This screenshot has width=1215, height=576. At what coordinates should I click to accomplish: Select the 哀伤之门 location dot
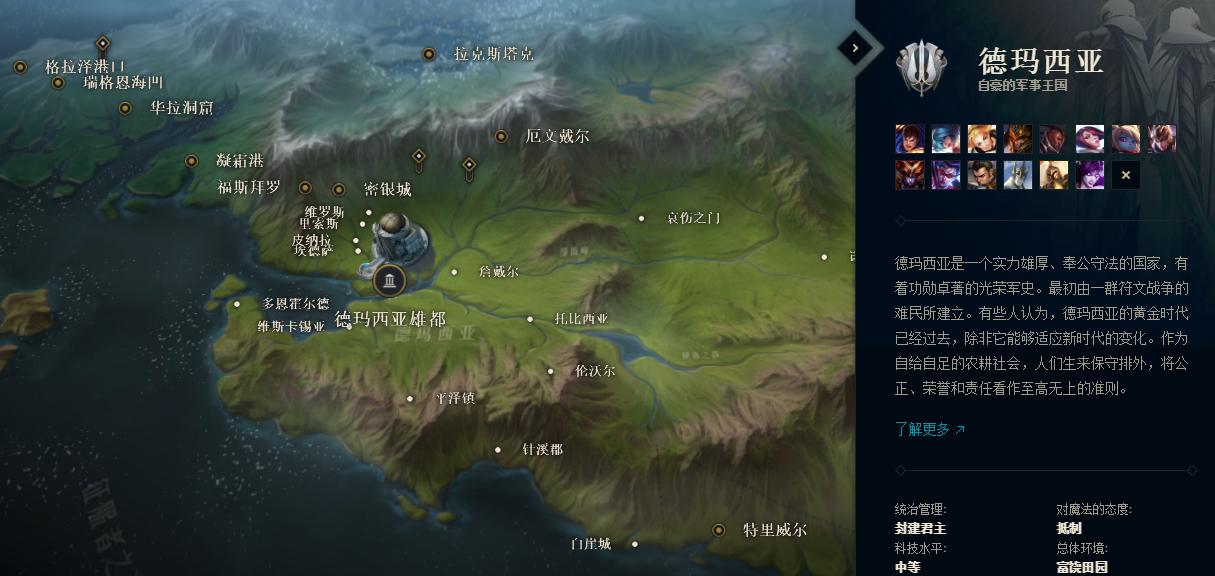(x=642, y=218)
